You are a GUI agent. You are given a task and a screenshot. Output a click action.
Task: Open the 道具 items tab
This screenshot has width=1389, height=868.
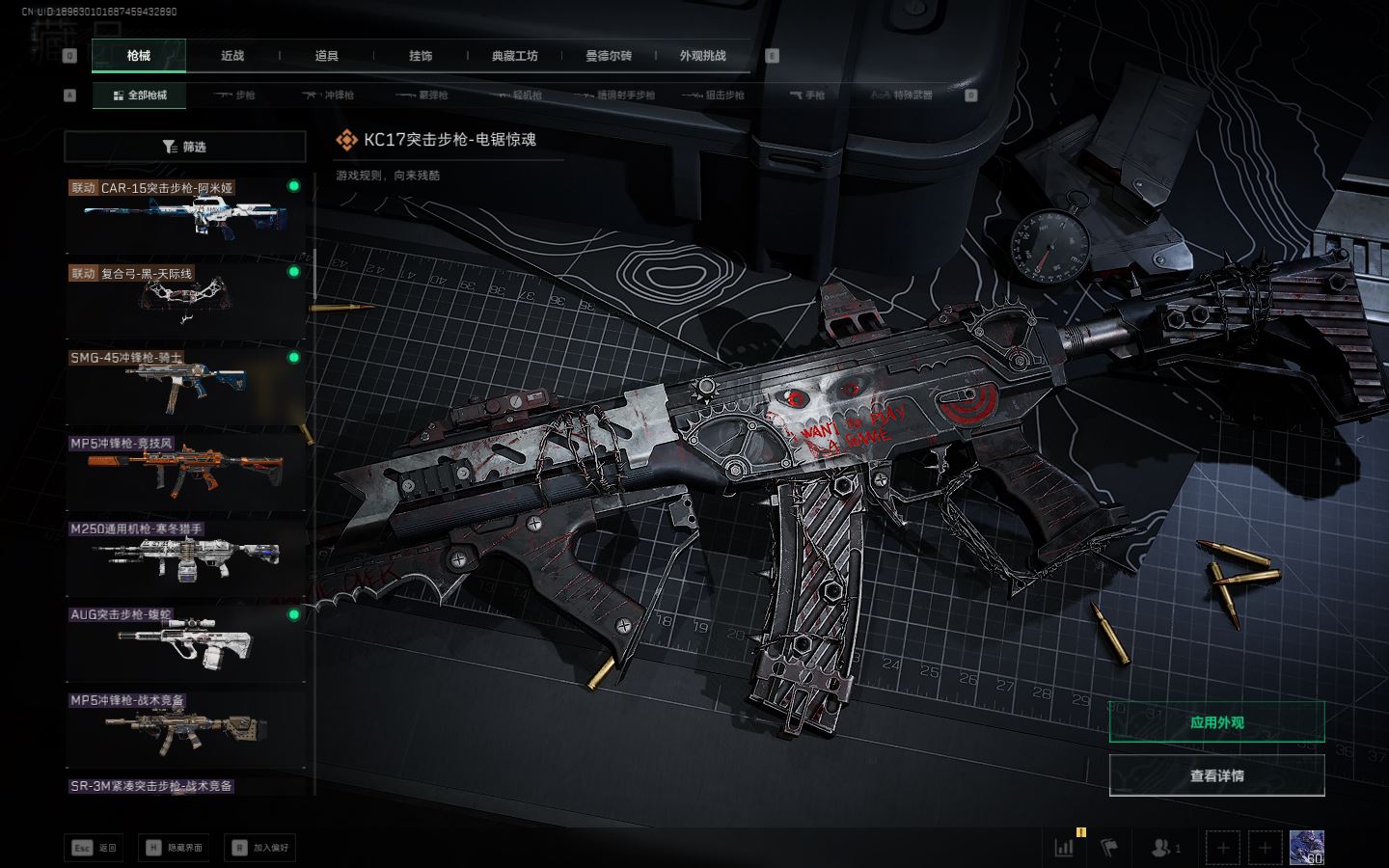(x=327, y=56)
